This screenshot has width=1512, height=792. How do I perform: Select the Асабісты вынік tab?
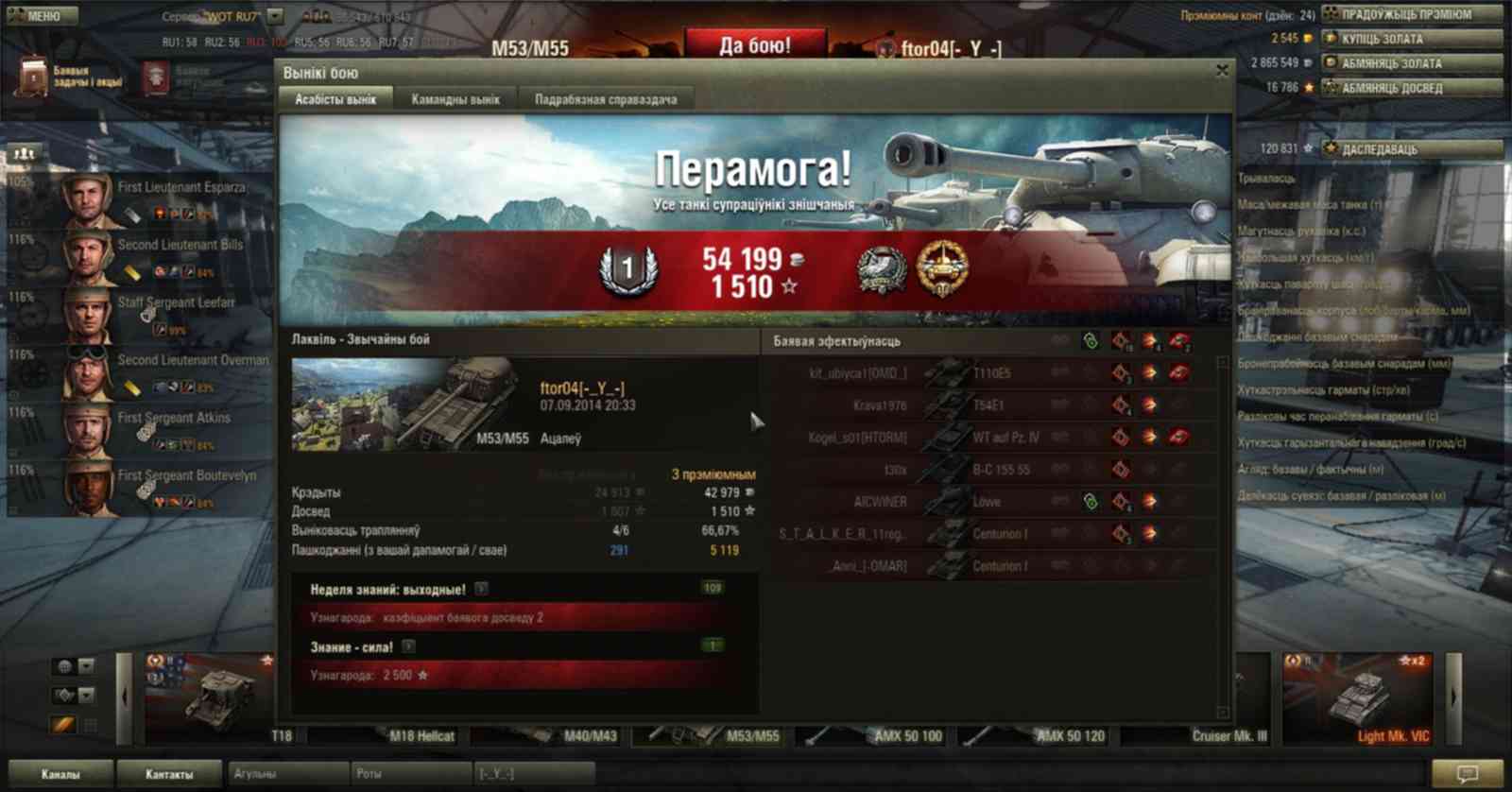335,99
